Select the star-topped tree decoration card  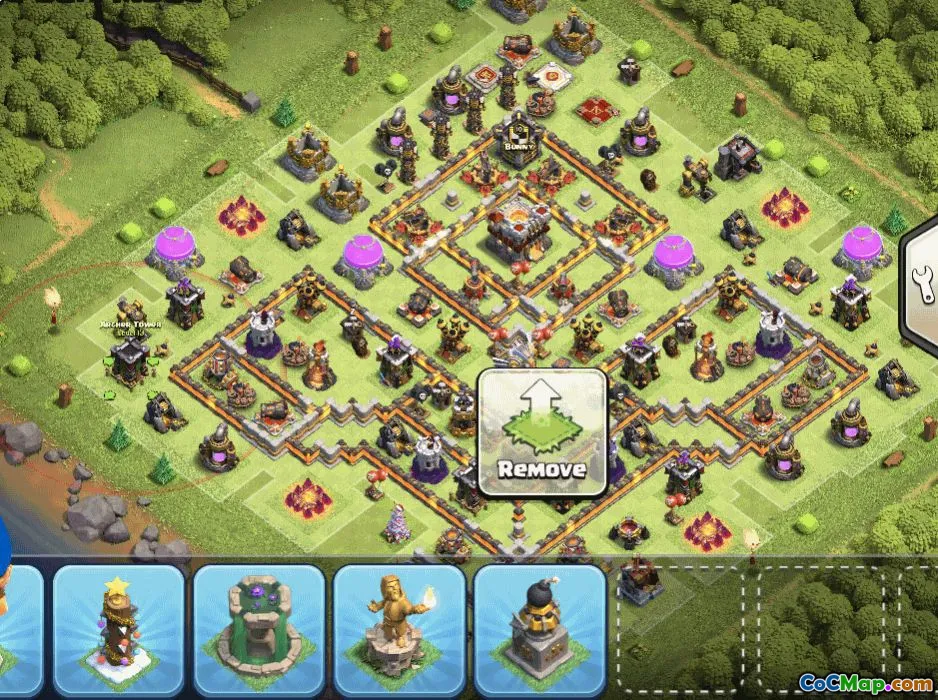click(x=119, y=628)
